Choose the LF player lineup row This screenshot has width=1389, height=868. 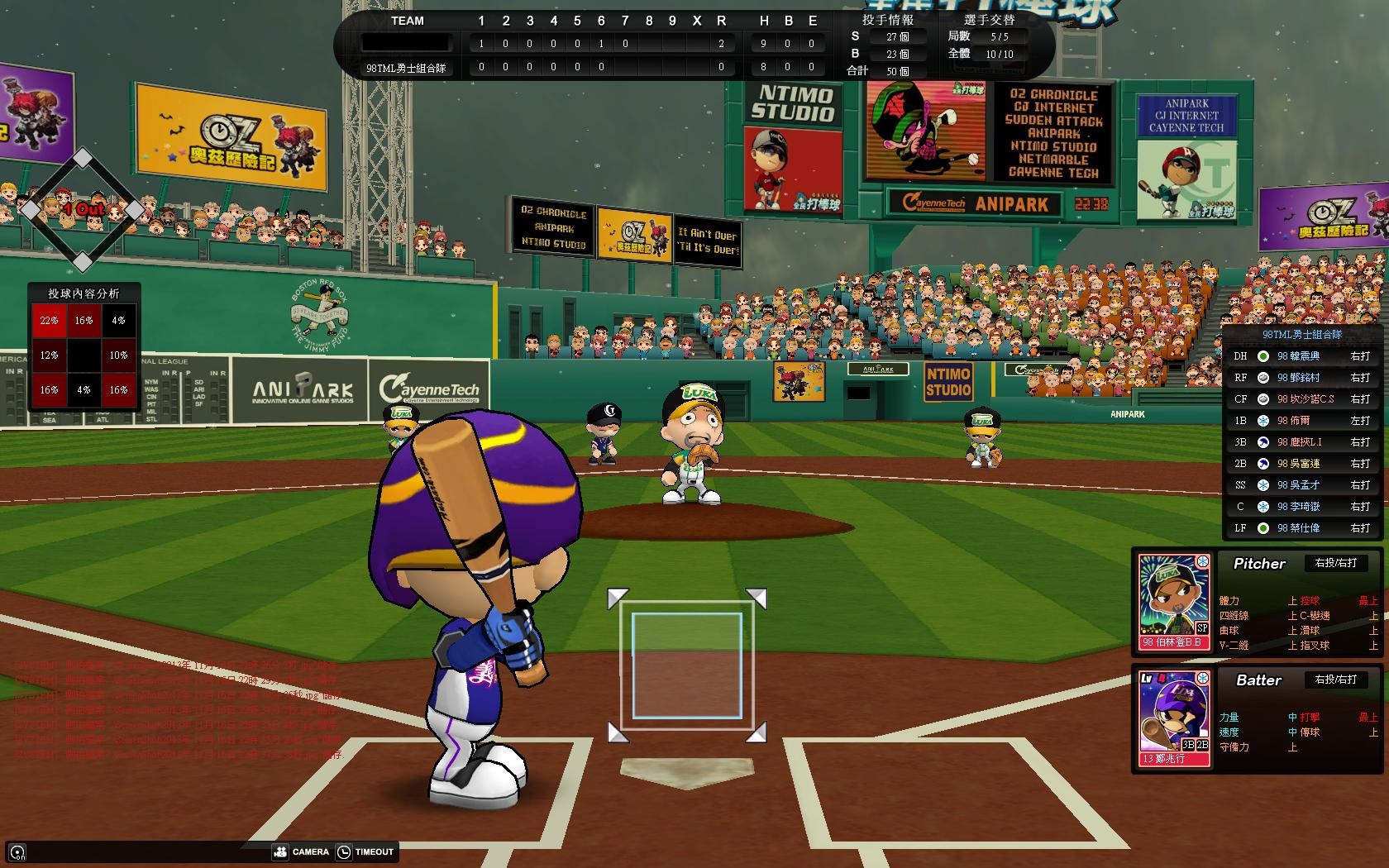pyautogui.click(x=1301, y=528)
